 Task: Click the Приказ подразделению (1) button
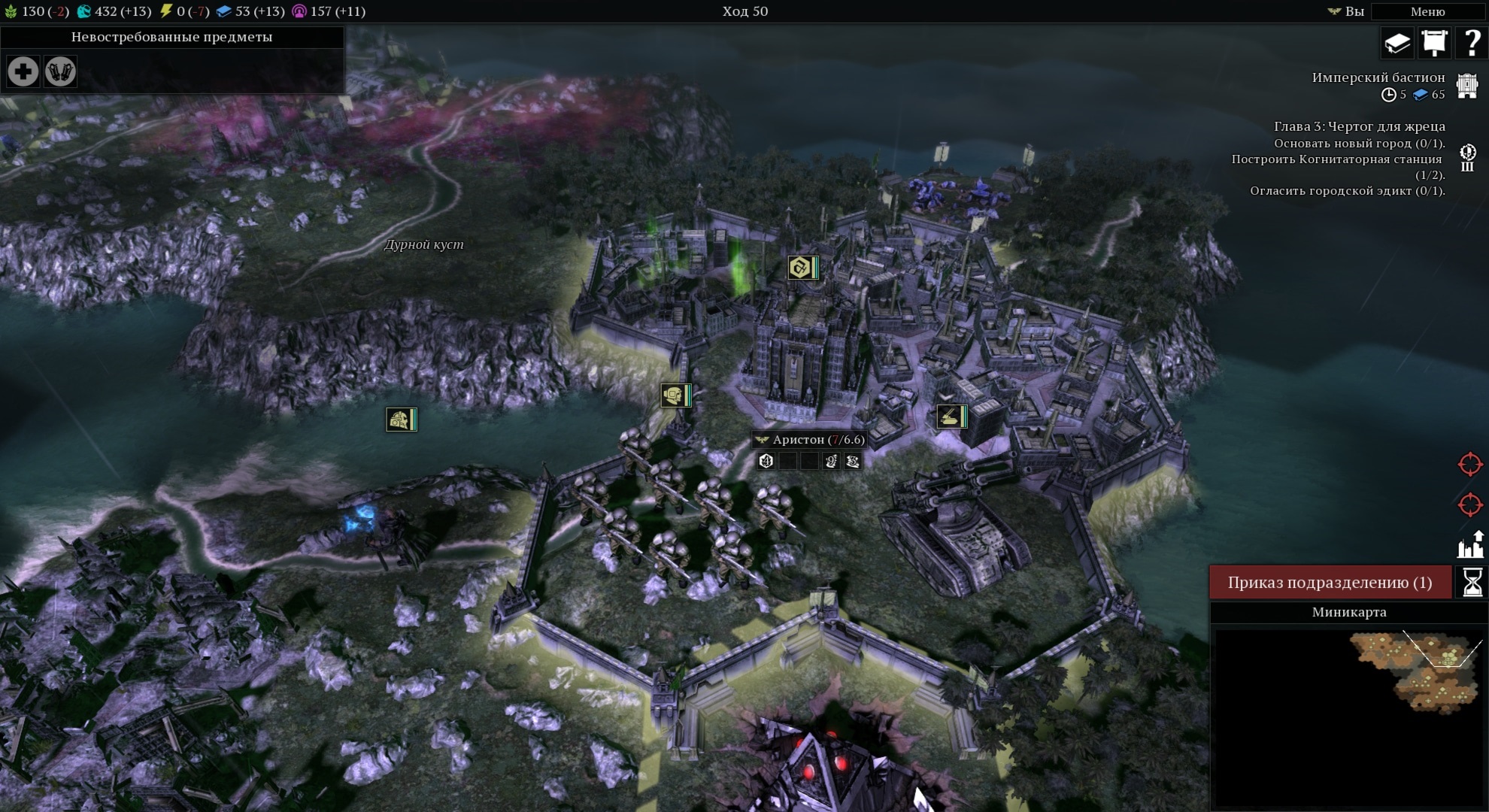tap(1330, 583)
